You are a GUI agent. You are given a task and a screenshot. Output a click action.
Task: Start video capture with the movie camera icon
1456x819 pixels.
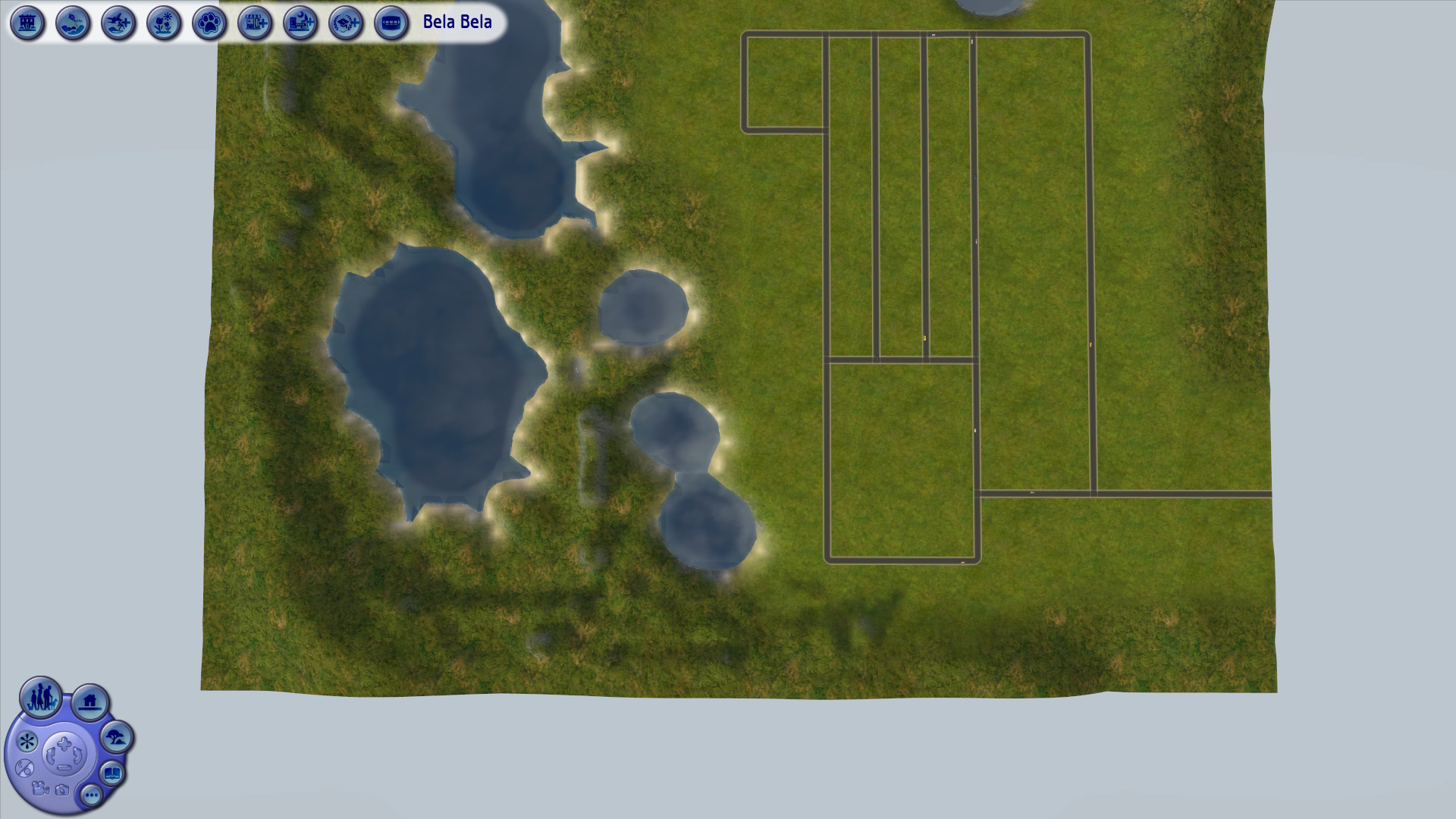[39, 790]
